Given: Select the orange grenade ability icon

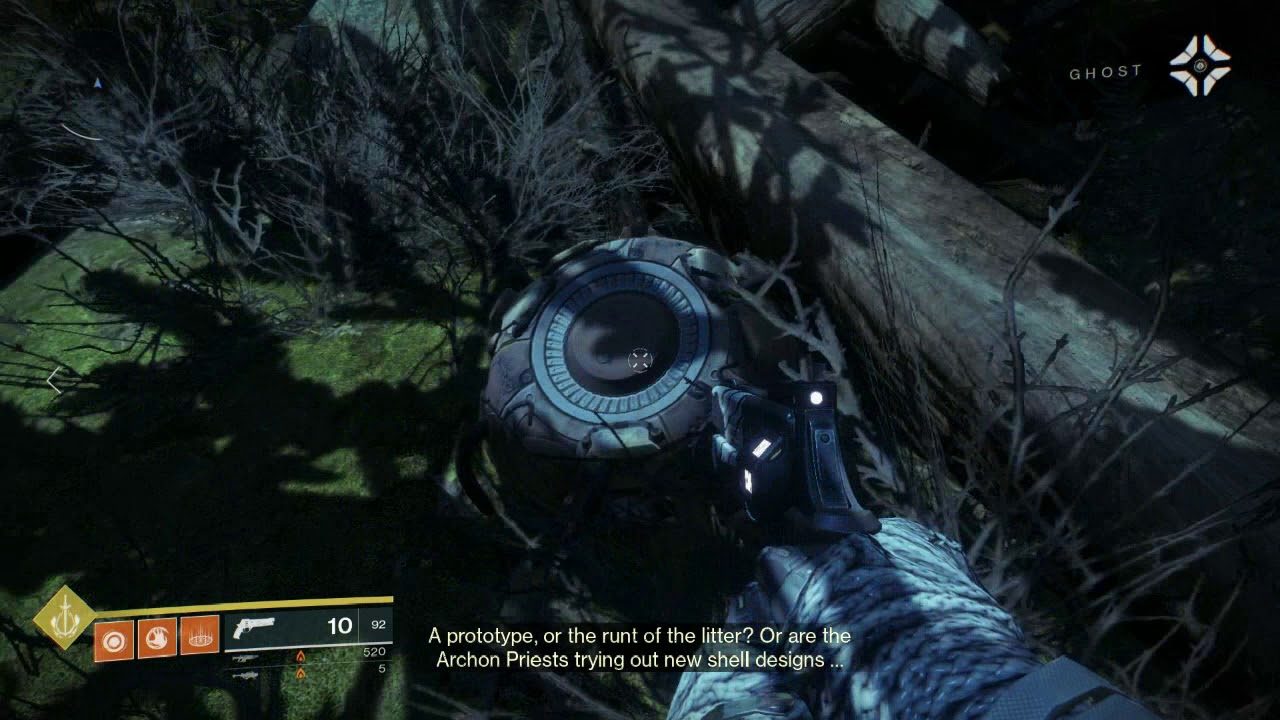Looking at the screenshot, I should [114, 638].
